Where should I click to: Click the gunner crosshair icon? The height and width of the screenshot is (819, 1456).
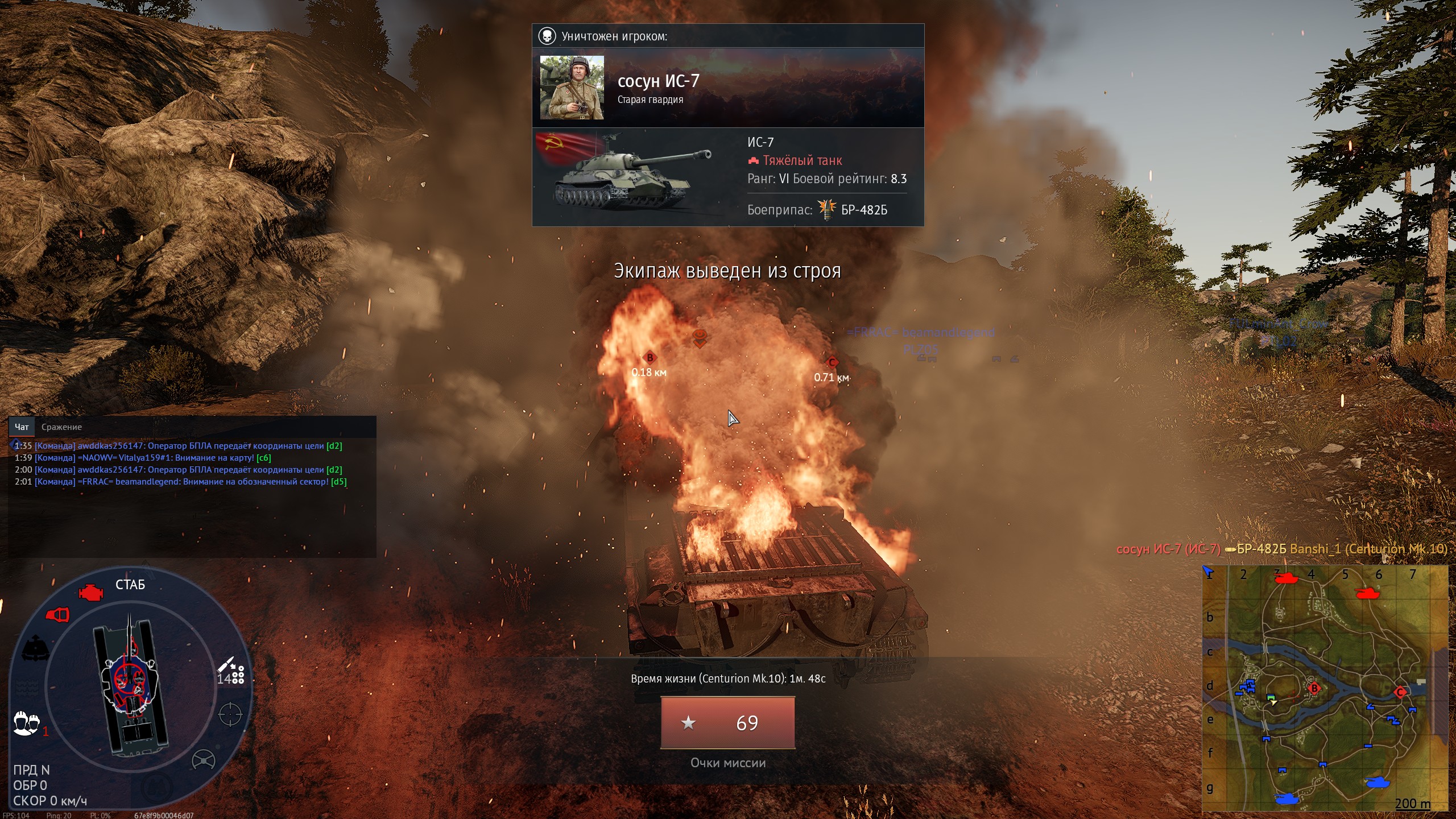point(230,714)
